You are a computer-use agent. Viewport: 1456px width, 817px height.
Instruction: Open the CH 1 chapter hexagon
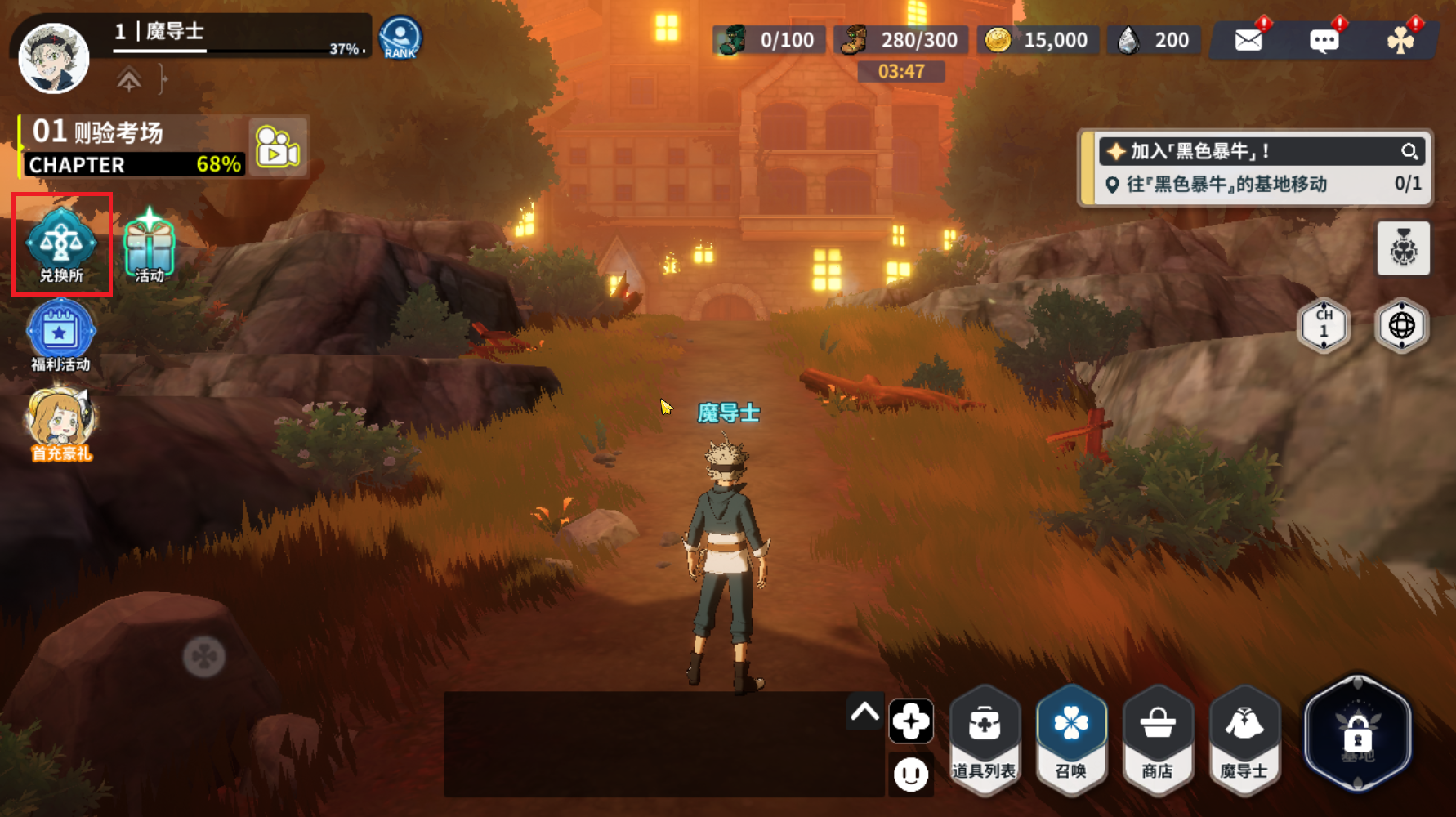(1324, 325)
